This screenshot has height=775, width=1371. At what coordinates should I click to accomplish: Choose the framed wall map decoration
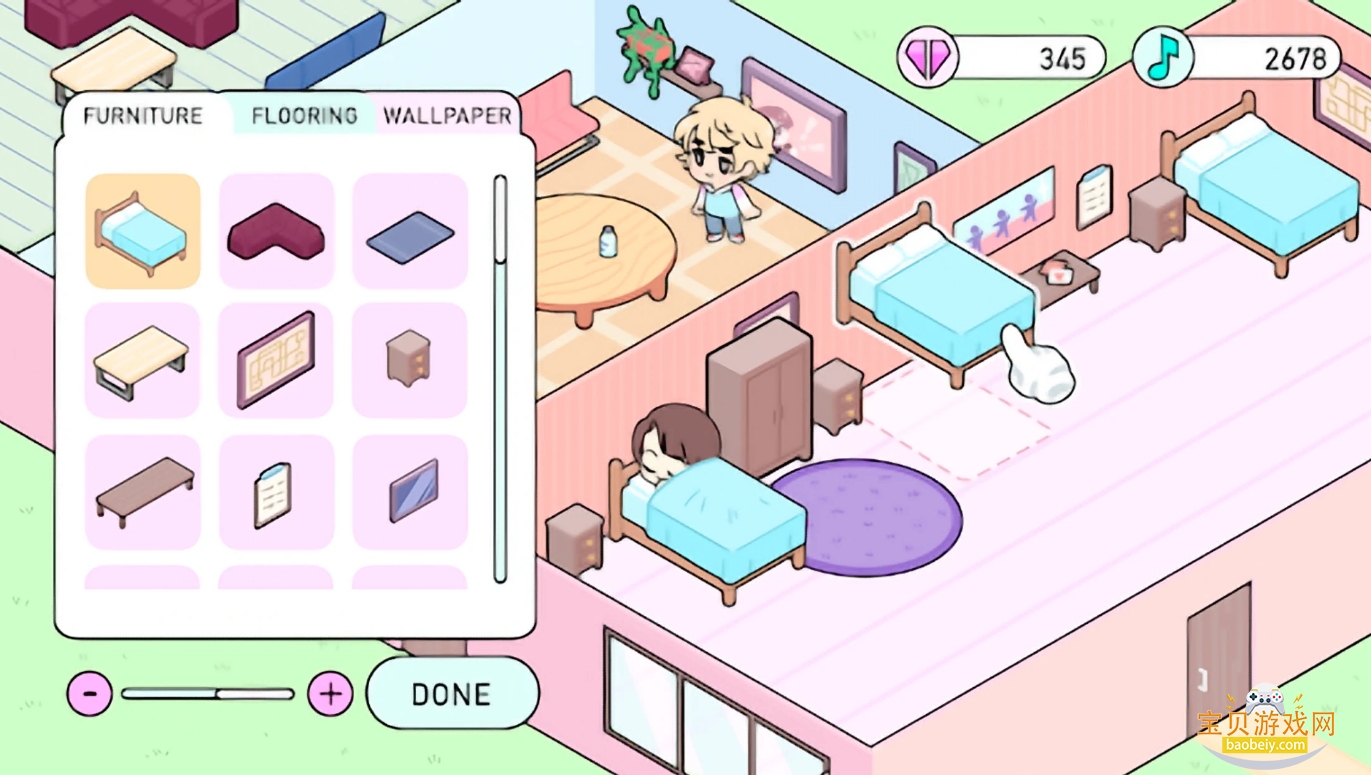275,360
